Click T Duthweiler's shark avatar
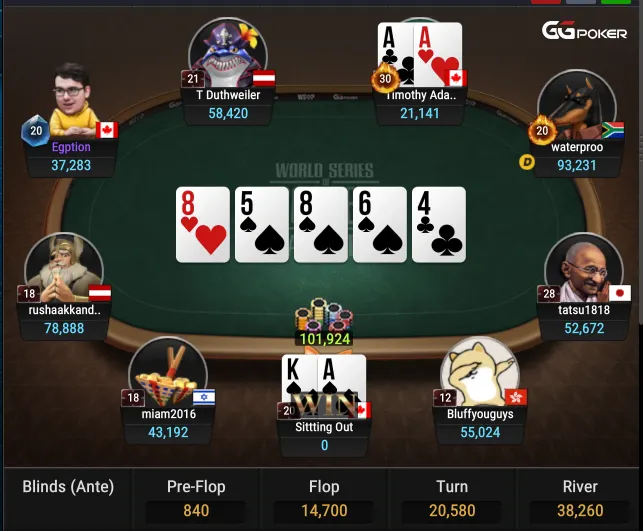The width and height of the screenshot is (643, 531). [227, 52]
